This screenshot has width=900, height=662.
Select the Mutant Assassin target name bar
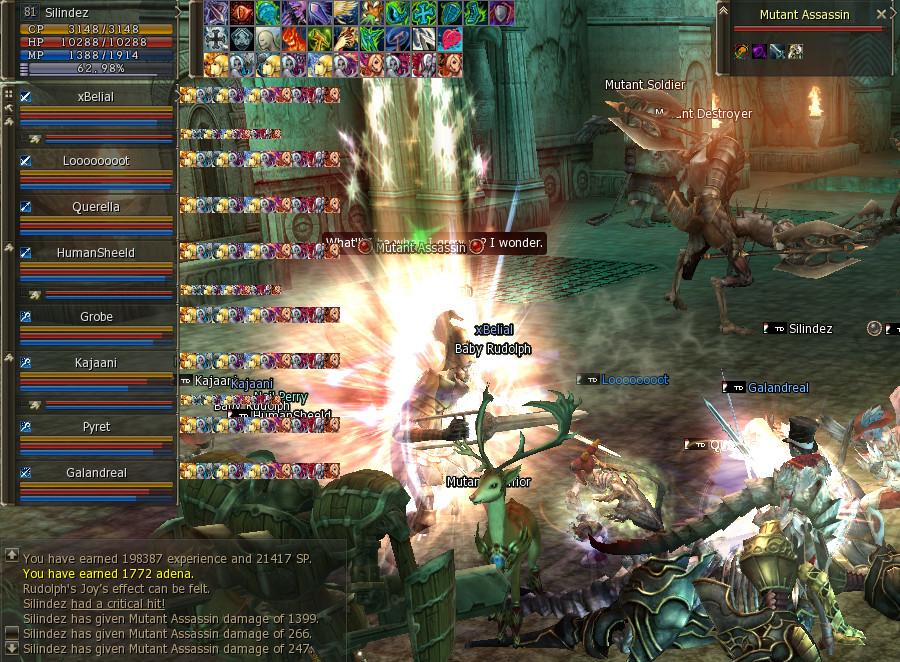pos(803,15)
